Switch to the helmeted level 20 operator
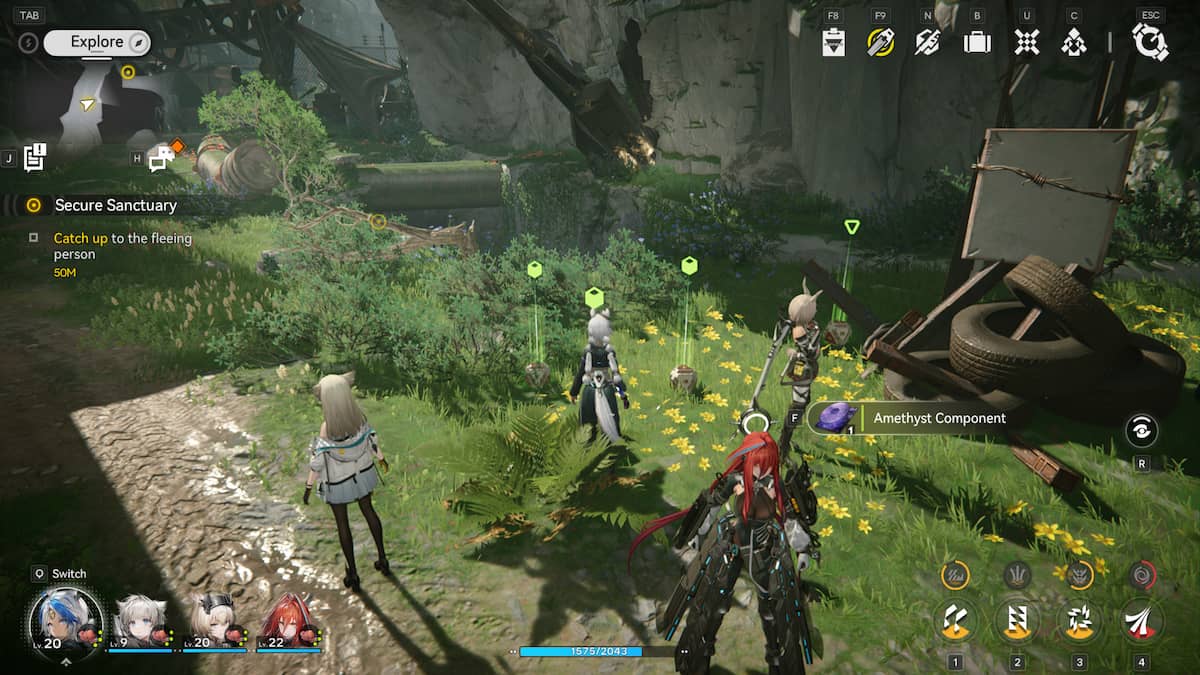The image size is (1200, 675). pos(214,622)
